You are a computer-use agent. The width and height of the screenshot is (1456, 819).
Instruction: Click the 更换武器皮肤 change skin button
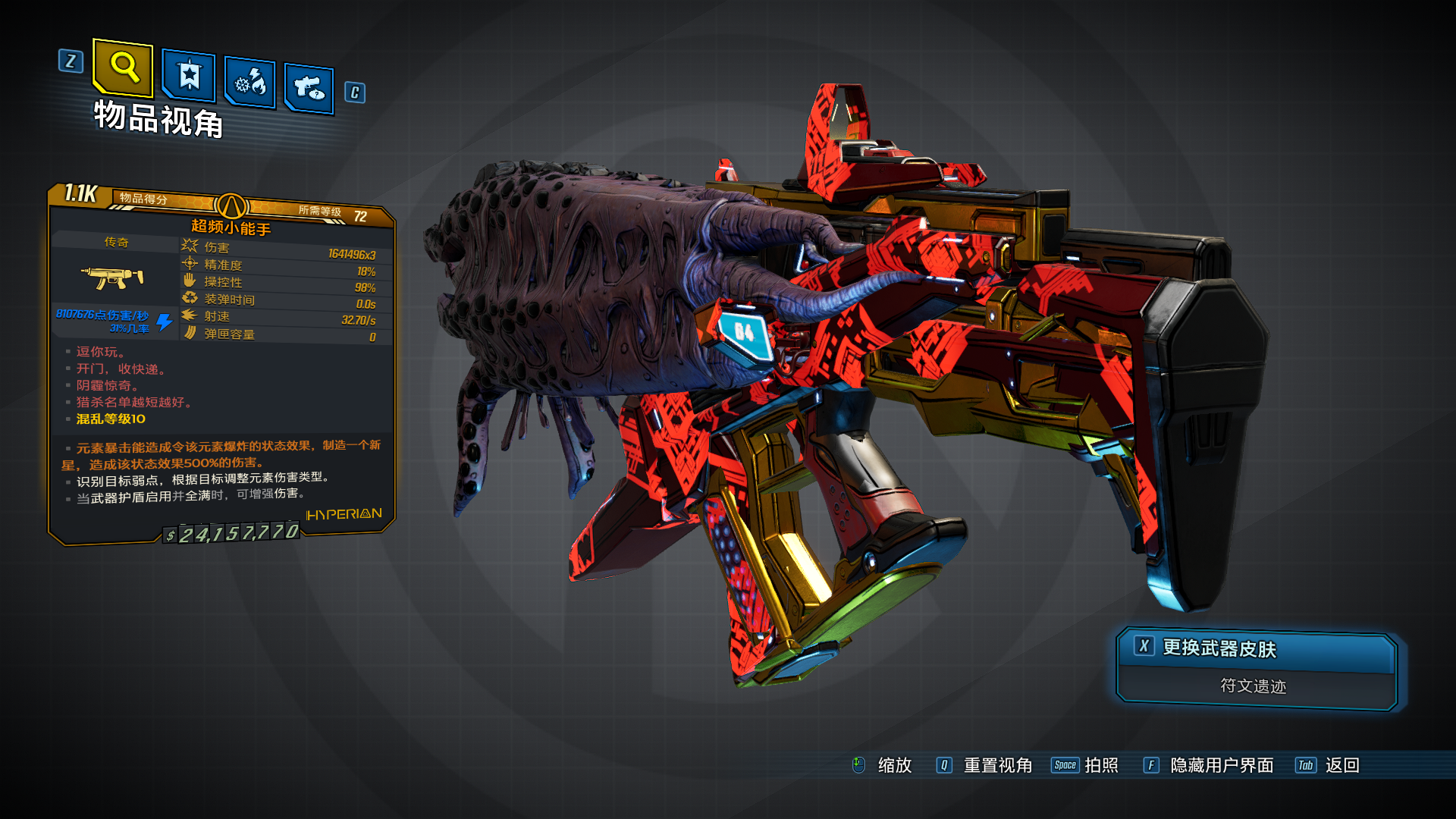pyautogui.click(x=1257, y=649)
